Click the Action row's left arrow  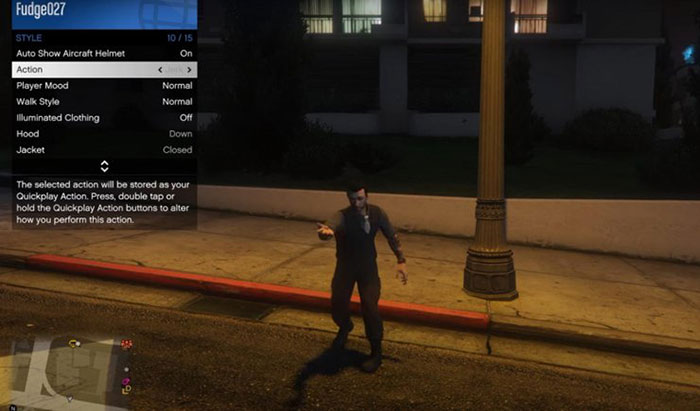point(161,69)
